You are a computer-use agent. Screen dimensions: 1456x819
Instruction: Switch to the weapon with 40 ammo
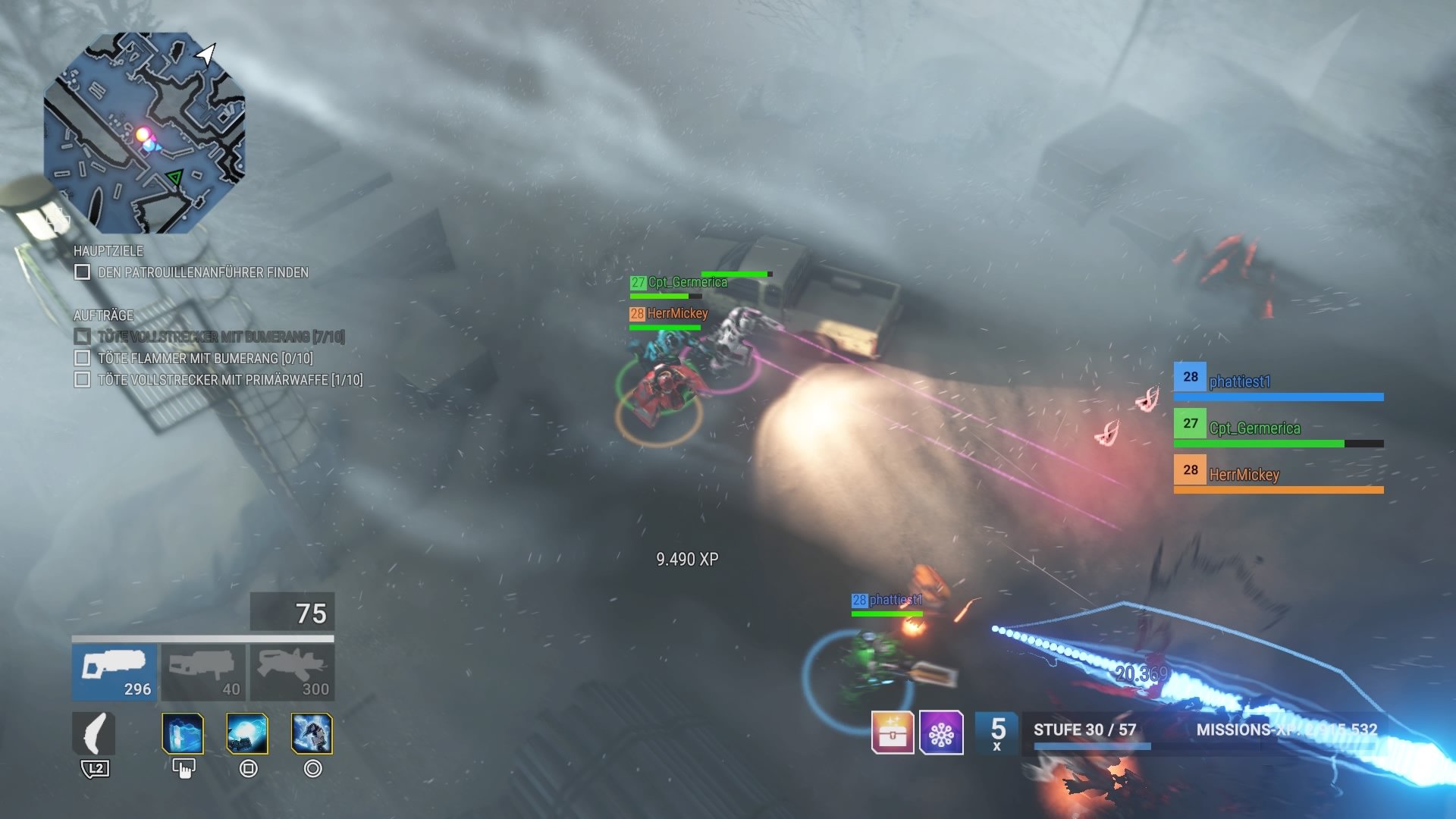point(202,672)
